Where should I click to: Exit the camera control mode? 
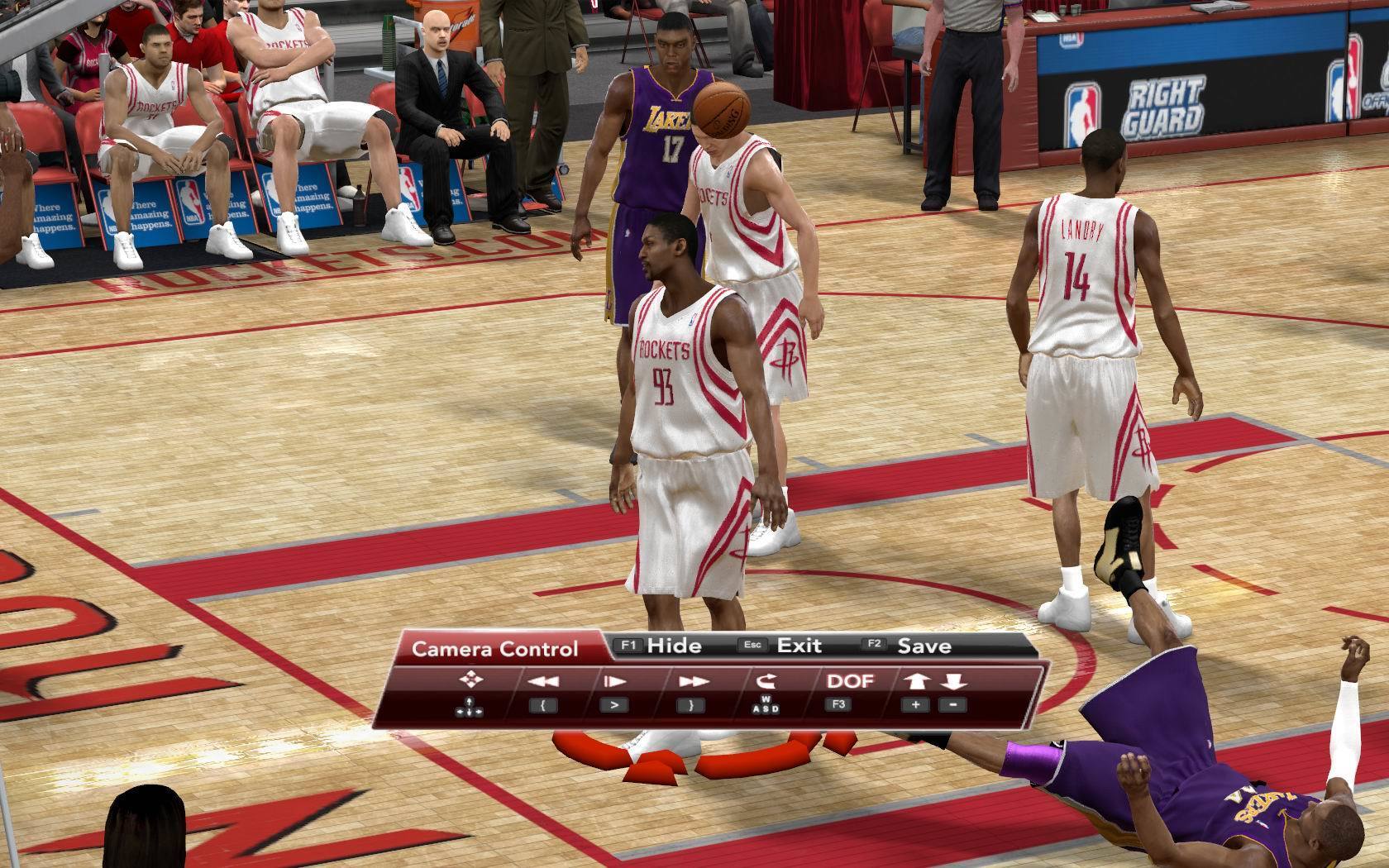pyautogui.click(x=799, y=646)
